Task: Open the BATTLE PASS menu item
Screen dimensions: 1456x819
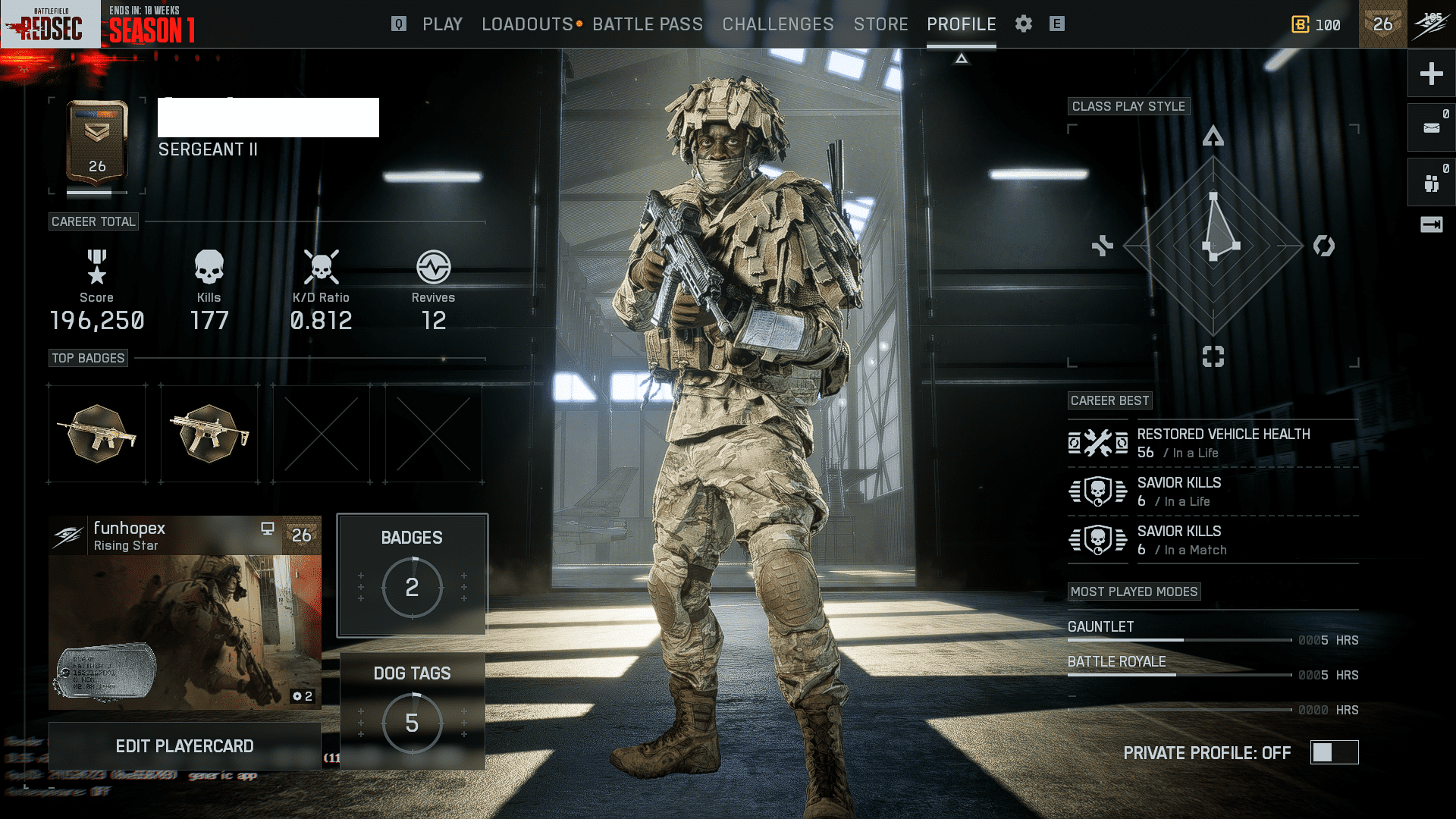Action: (x=648, y=24)
